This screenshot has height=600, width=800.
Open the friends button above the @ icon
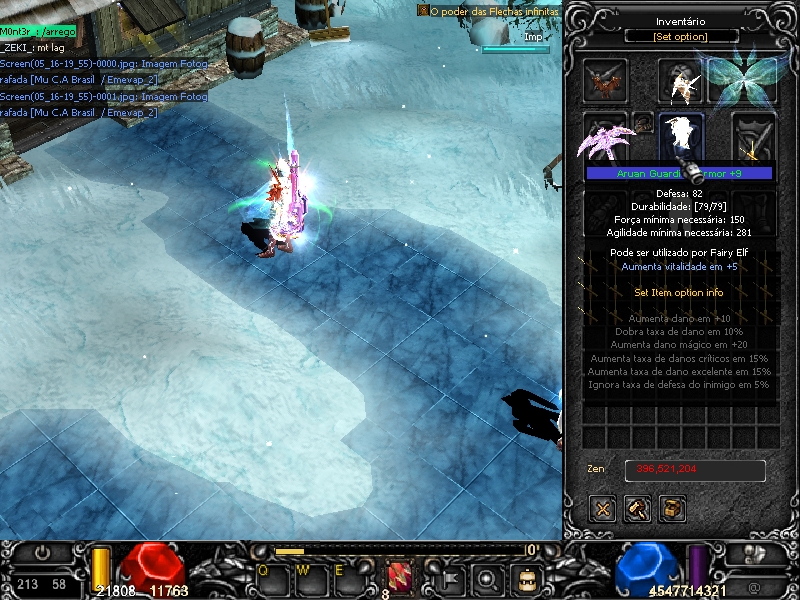click(x=753, y=554)
